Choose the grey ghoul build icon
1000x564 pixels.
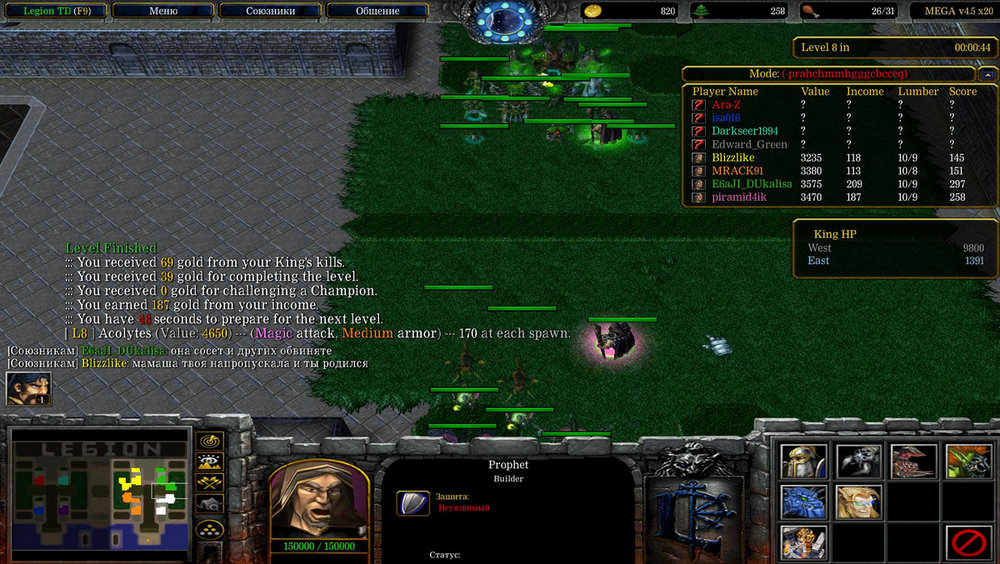pos(859,461)
